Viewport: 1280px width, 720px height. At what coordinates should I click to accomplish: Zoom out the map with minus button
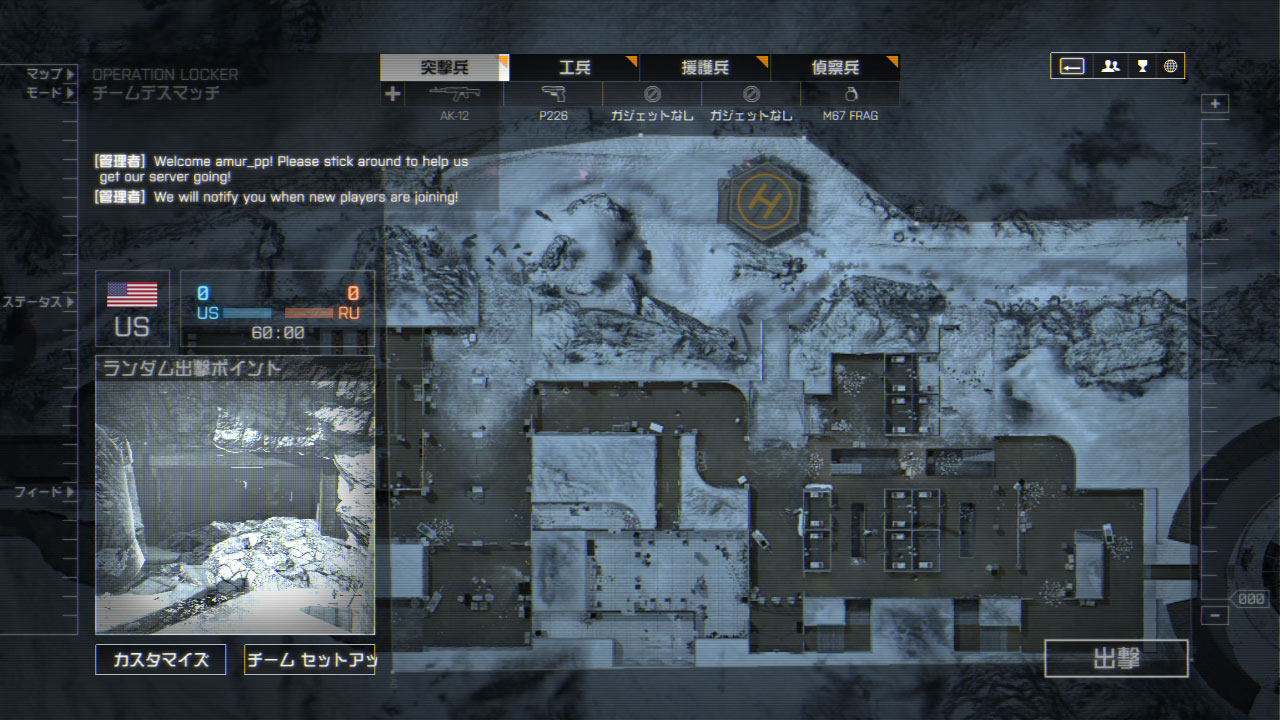[x=1215, y=616]
